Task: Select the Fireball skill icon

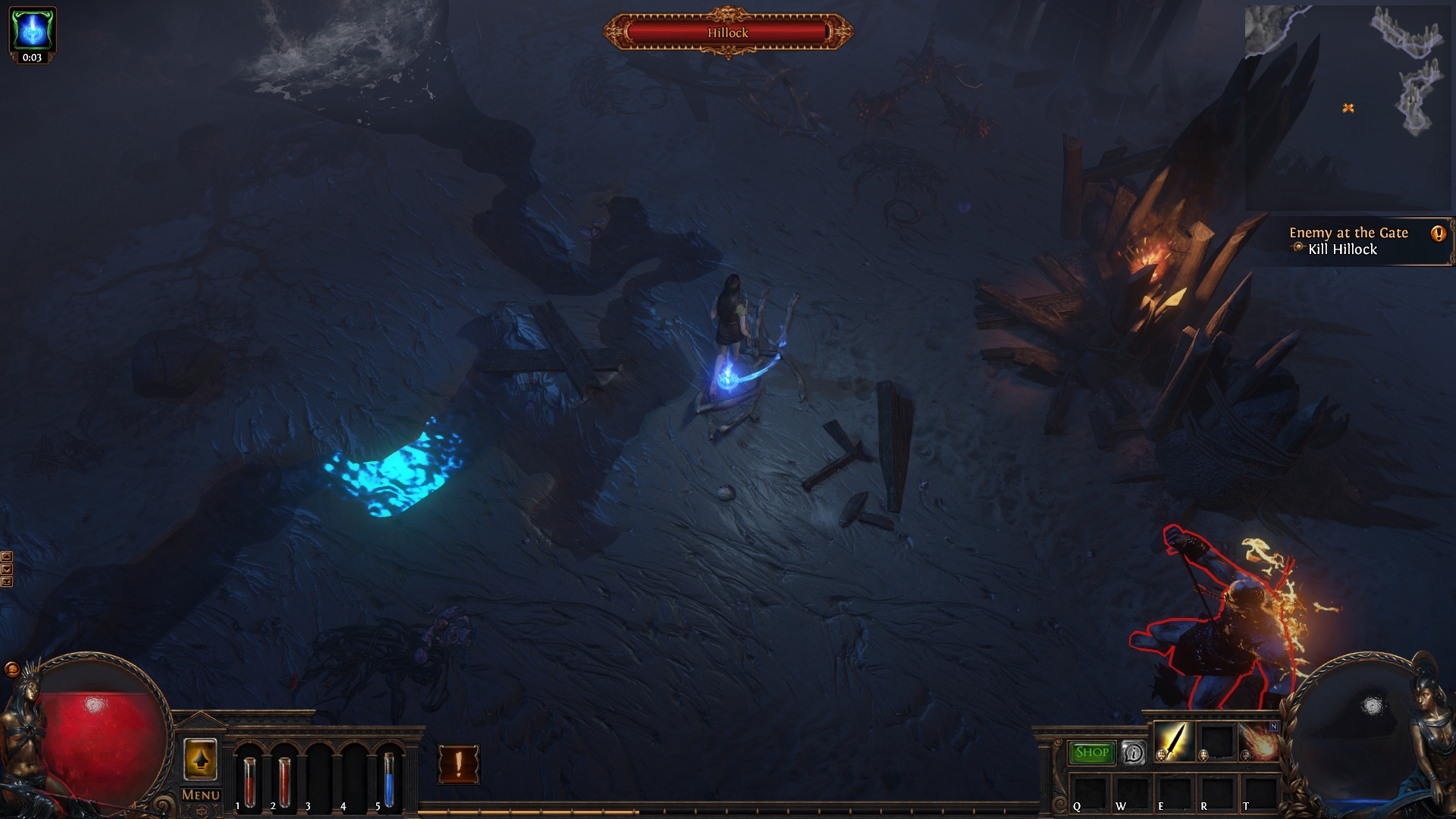Action: (x=1260, y=742)
